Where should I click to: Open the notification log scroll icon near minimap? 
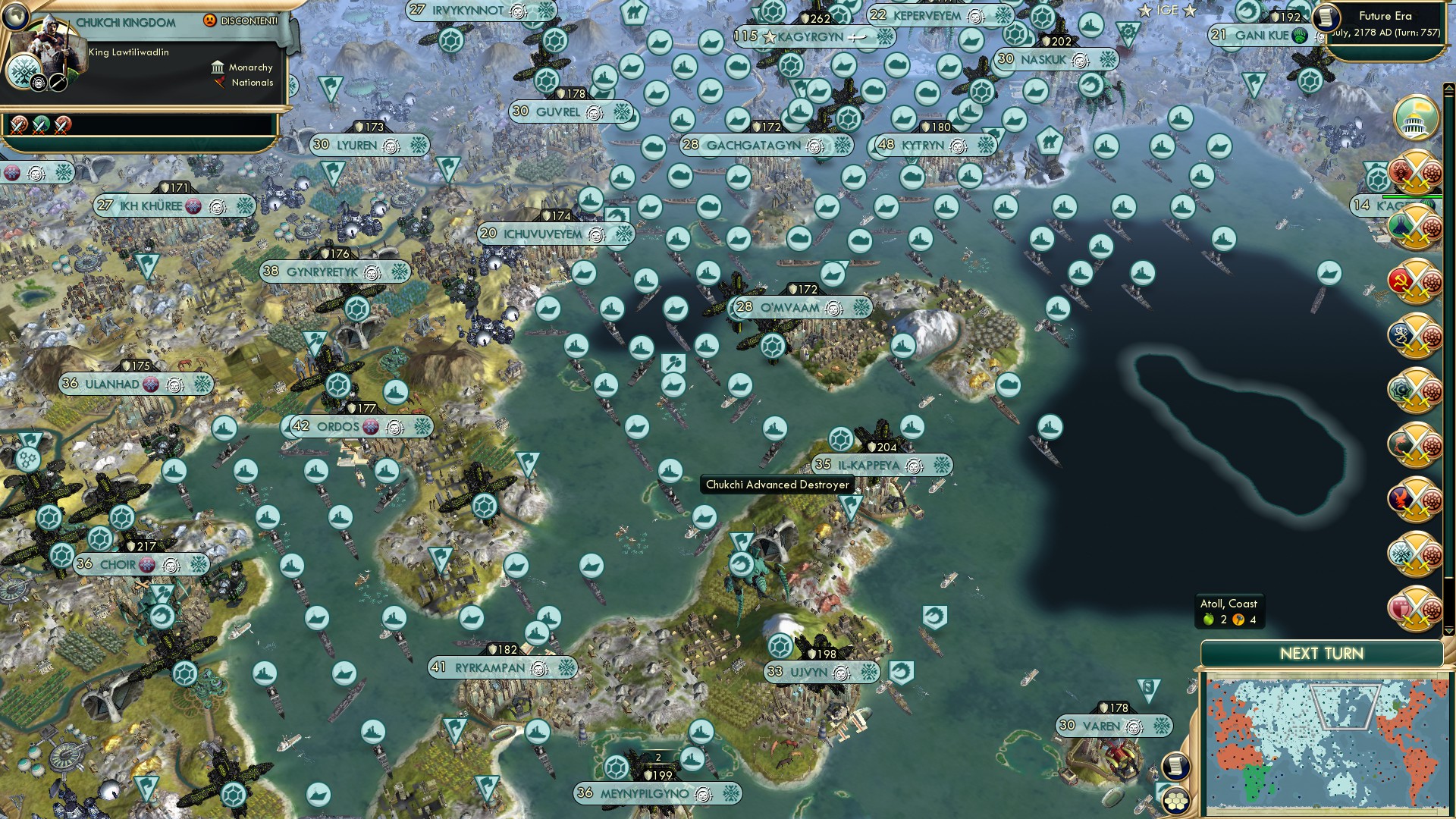(1175, 766)
